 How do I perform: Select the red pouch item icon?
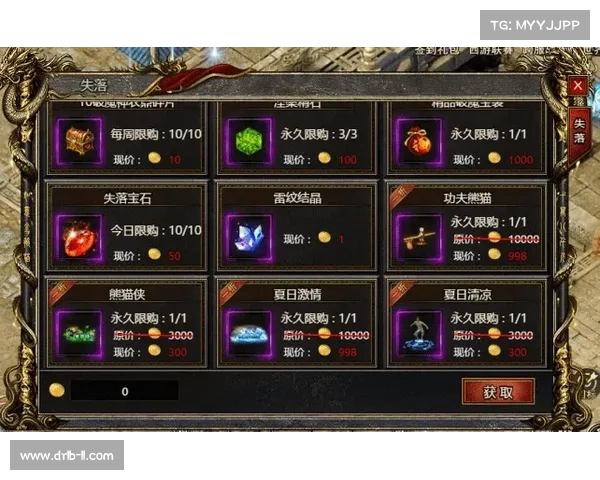pyautogui.click(x=415, y=138)
